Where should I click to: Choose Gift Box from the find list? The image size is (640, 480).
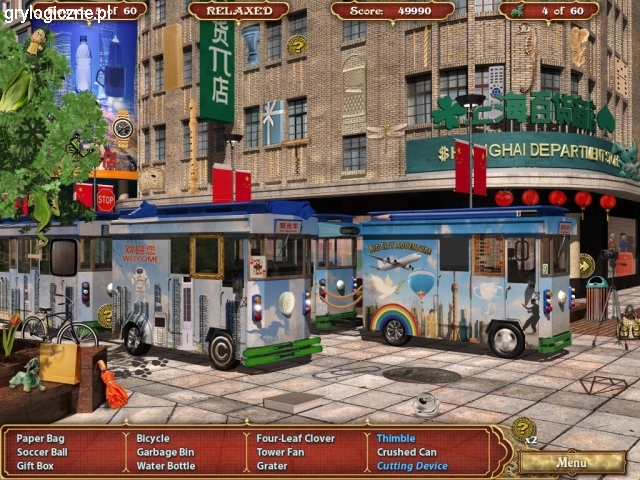35,466
